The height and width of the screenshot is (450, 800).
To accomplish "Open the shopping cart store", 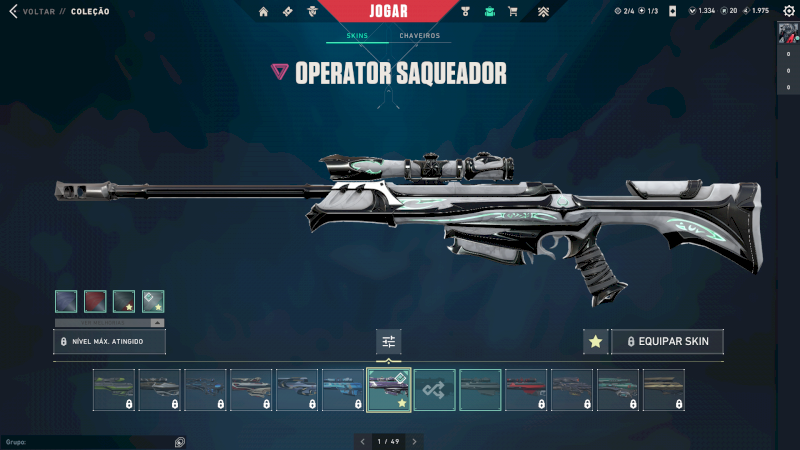I will pyautogui.click(x=513, y=12).
